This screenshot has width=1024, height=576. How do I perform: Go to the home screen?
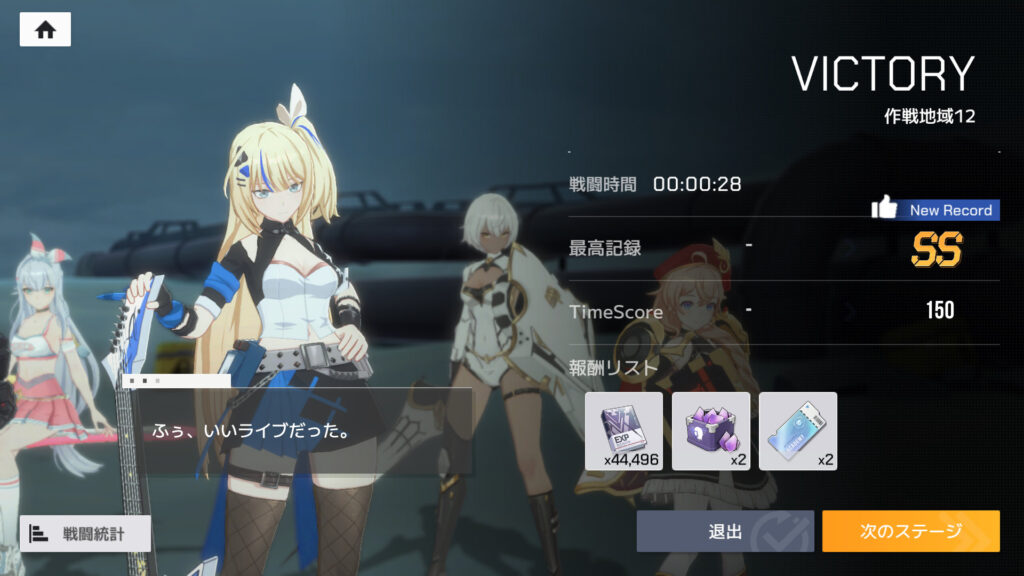(45, 30)
